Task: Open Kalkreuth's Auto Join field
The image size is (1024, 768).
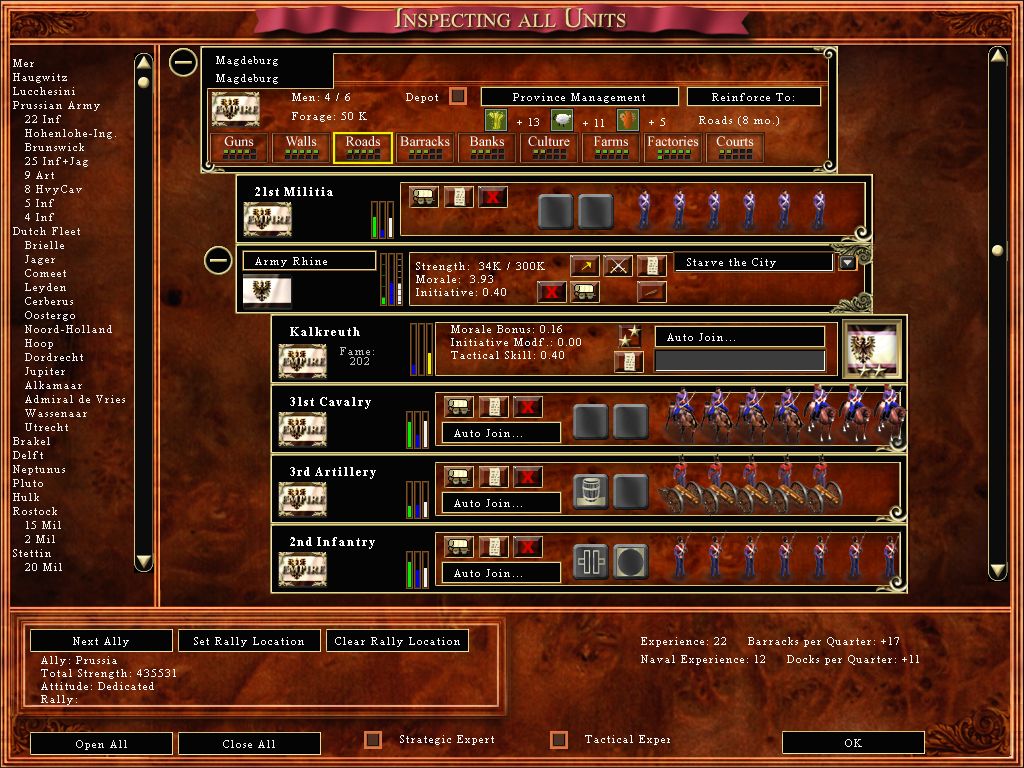Action: [x=740, y=338]
